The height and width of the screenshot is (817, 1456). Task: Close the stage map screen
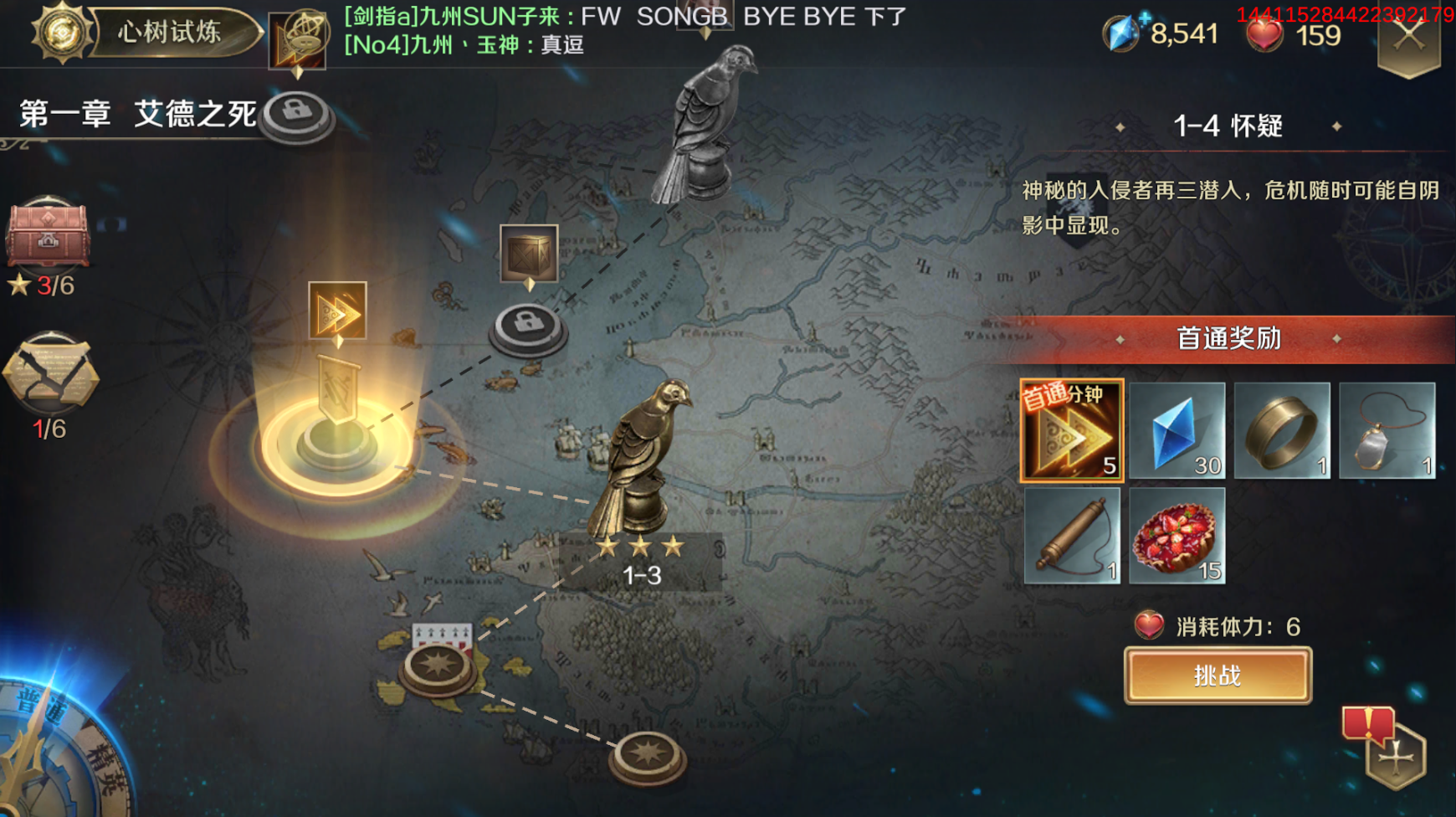click(1409, 38)
